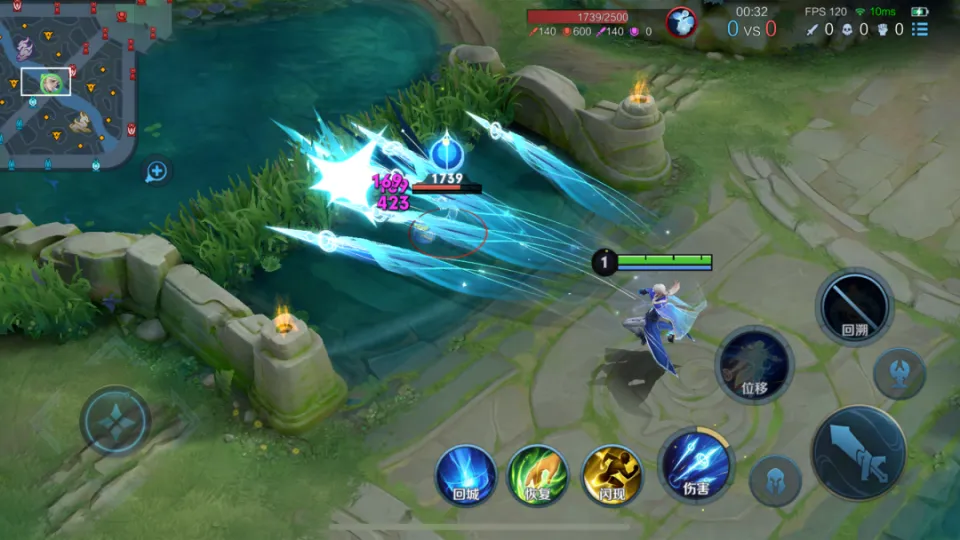Activate the 位移 dash skill
Image resolution: width=960 pixels, height=540 pixels.
tap(754, 364)
